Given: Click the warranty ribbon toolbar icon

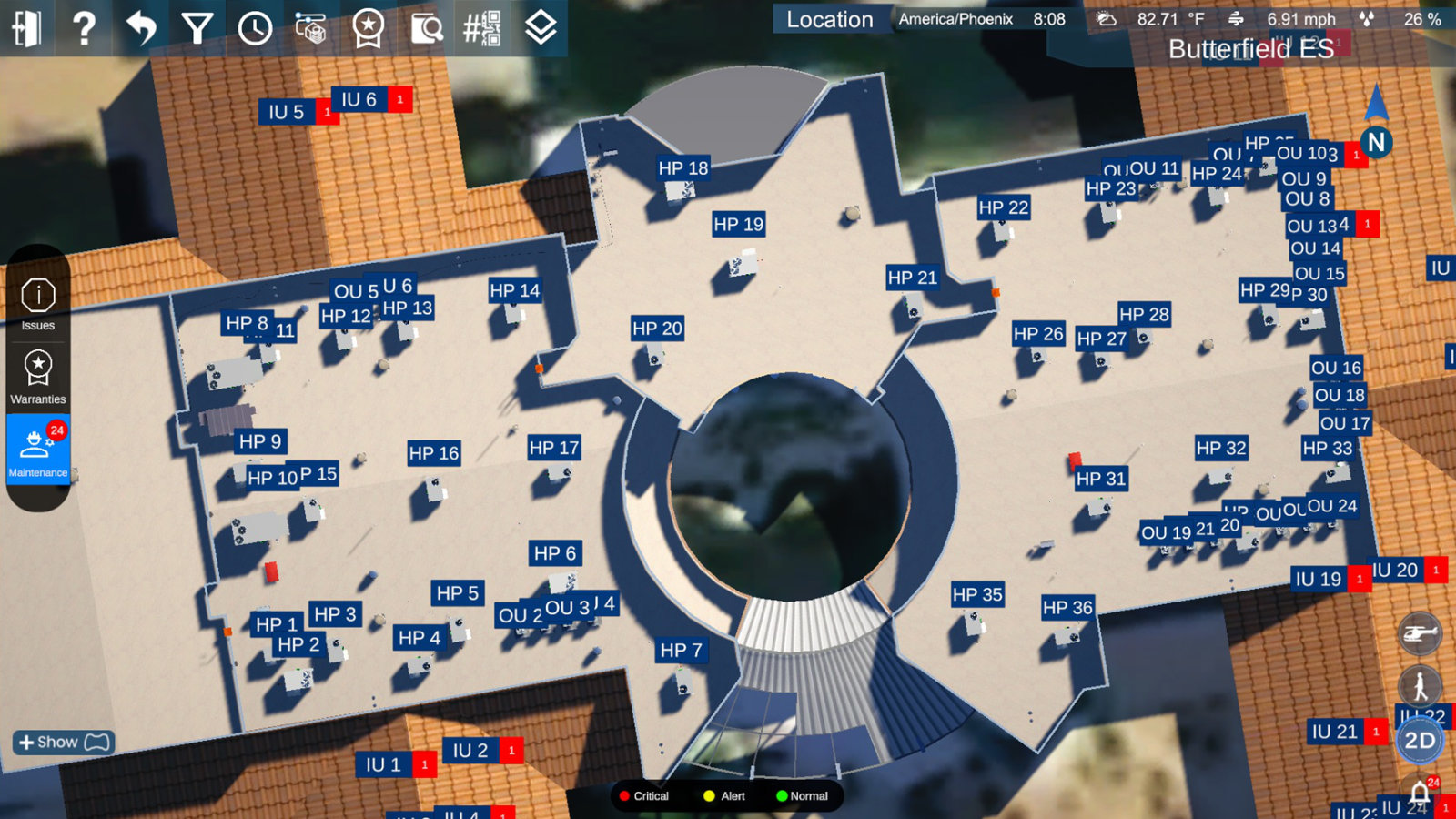Looking at the screenshot, I should click(x=368, y=28).
